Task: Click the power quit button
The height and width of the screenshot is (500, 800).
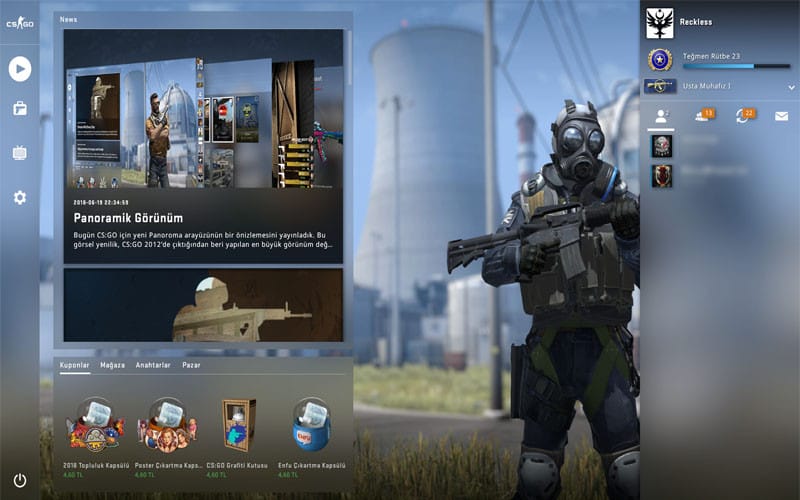Action: [20, 480]
